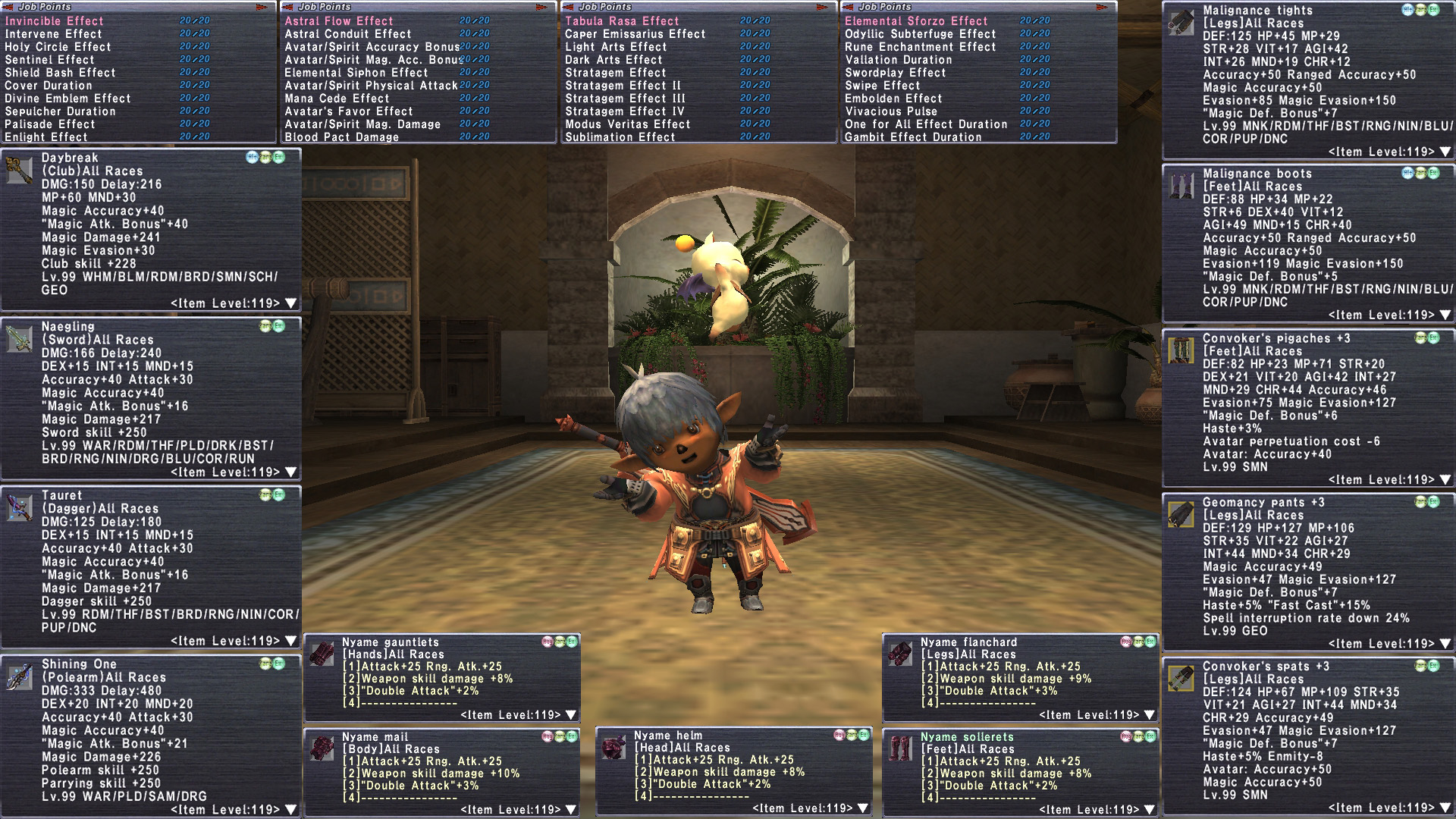Select the Invincible Effect job point row
Viewport: 1456px width, 819px height.
point(55,21)
